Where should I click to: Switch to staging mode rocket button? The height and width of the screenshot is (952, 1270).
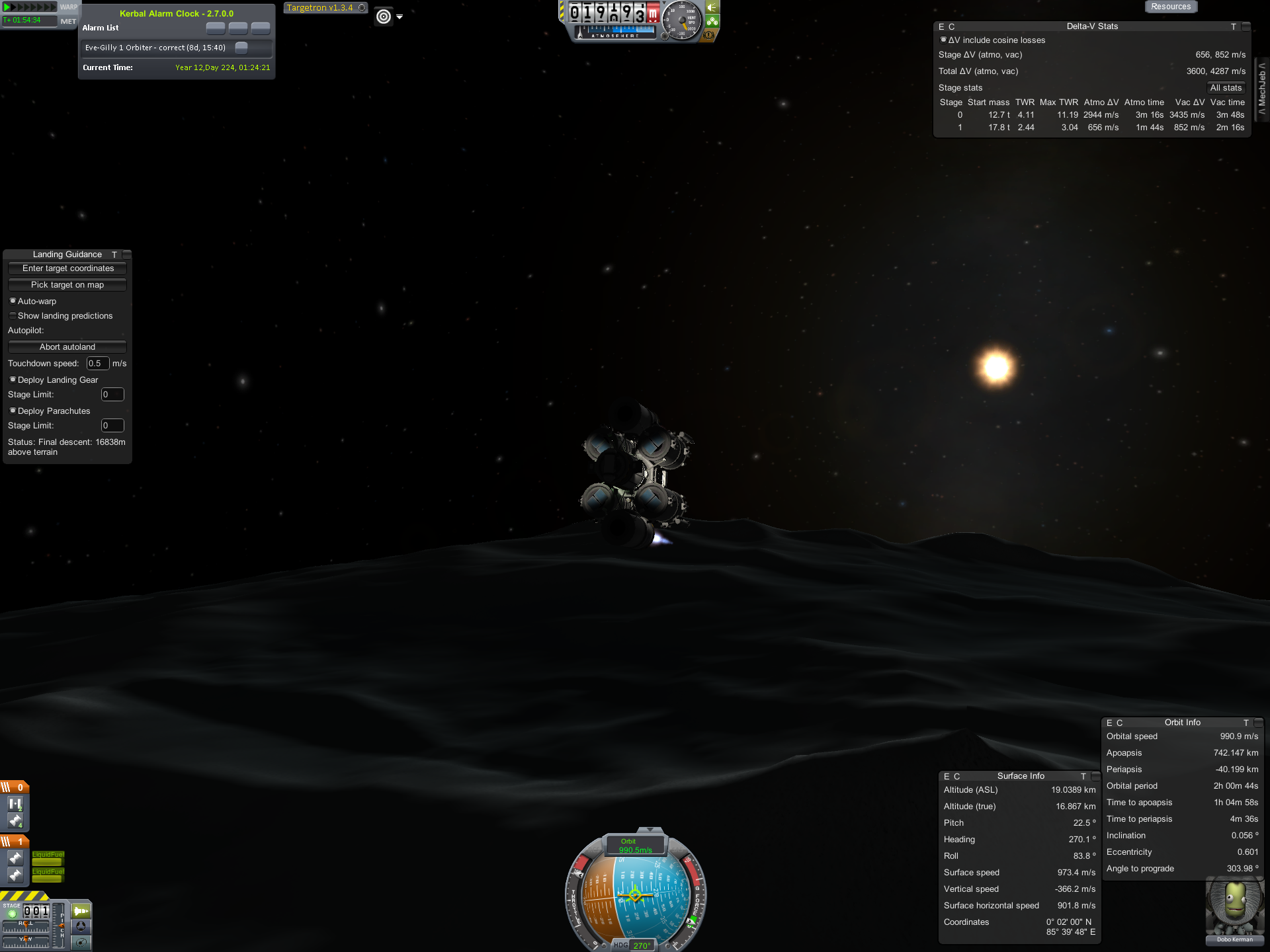[81, 911]
